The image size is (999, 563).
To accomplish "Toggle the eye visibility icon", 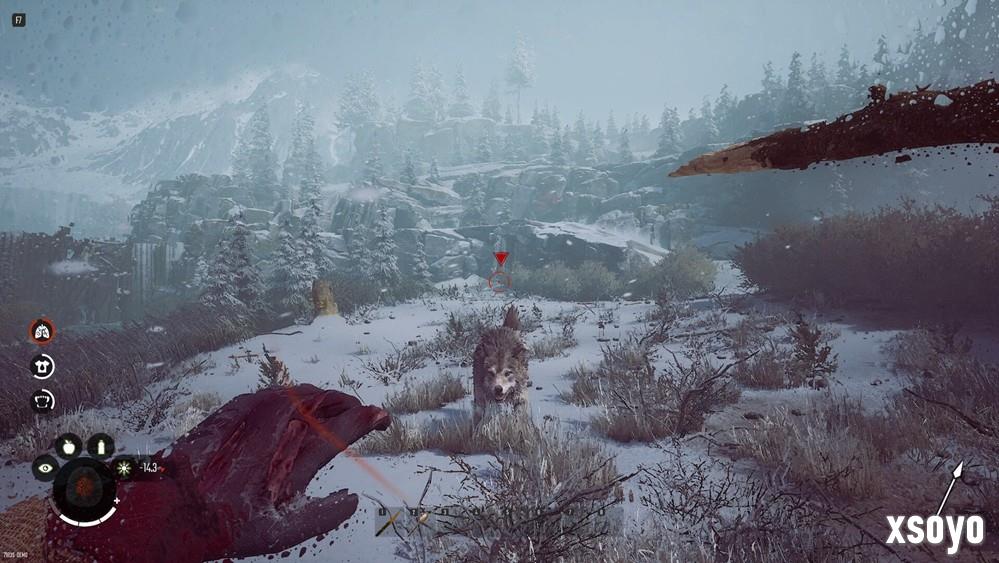I will 45,467.
